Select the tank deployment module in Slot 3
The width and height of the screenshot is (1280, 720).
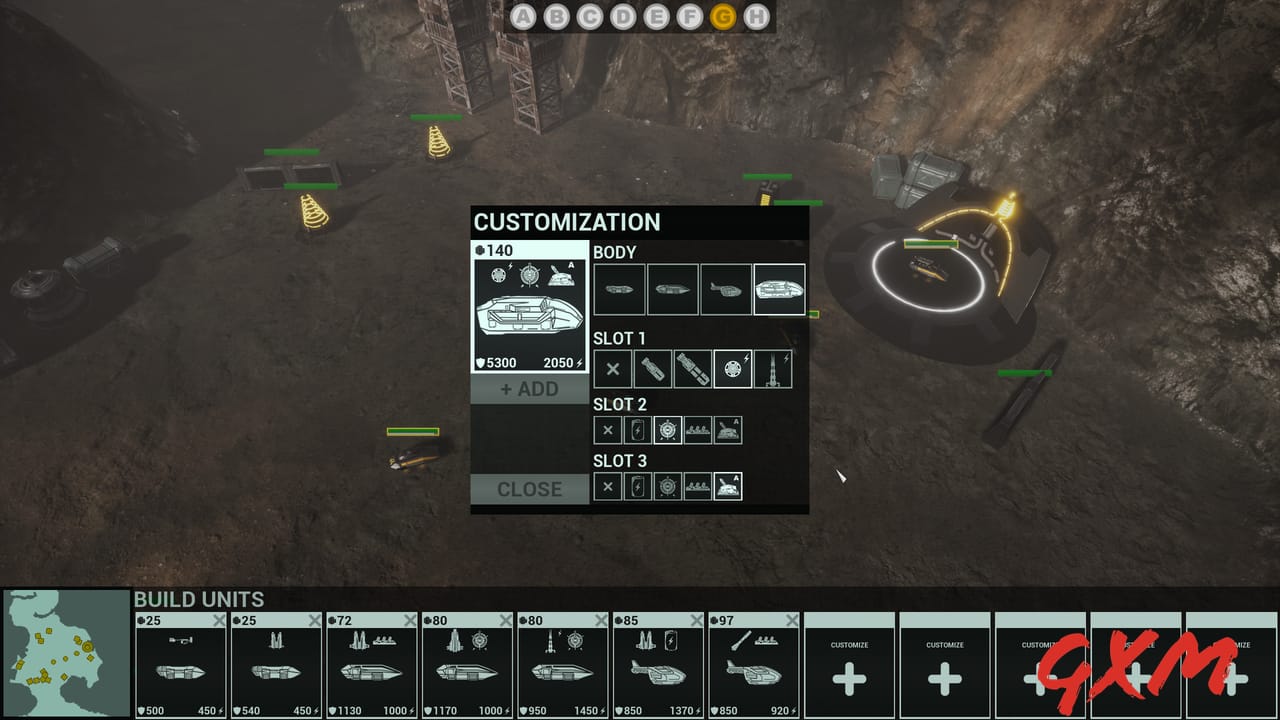729,486
